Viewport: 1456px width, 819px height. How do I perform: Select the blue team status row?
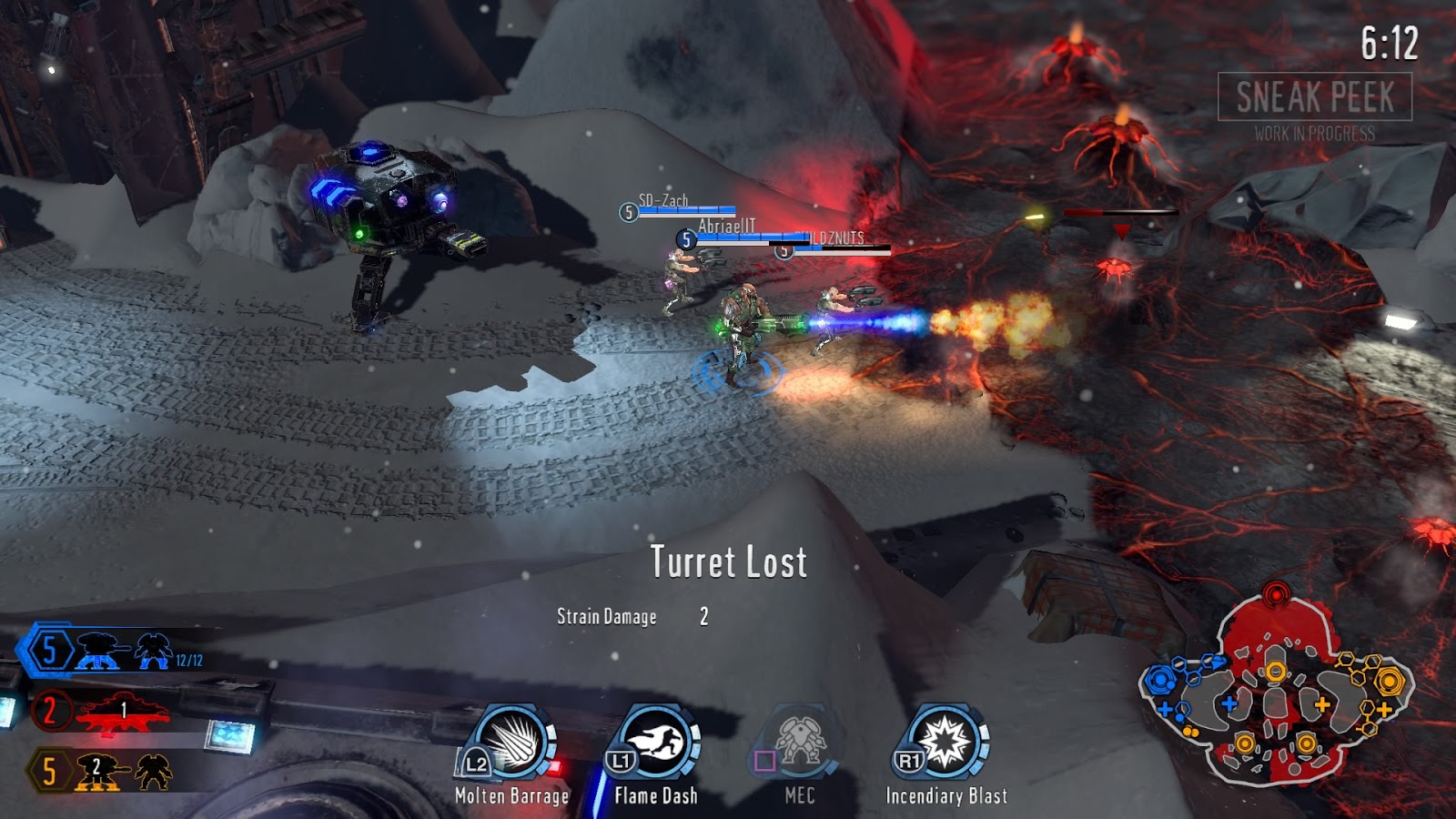111,652
